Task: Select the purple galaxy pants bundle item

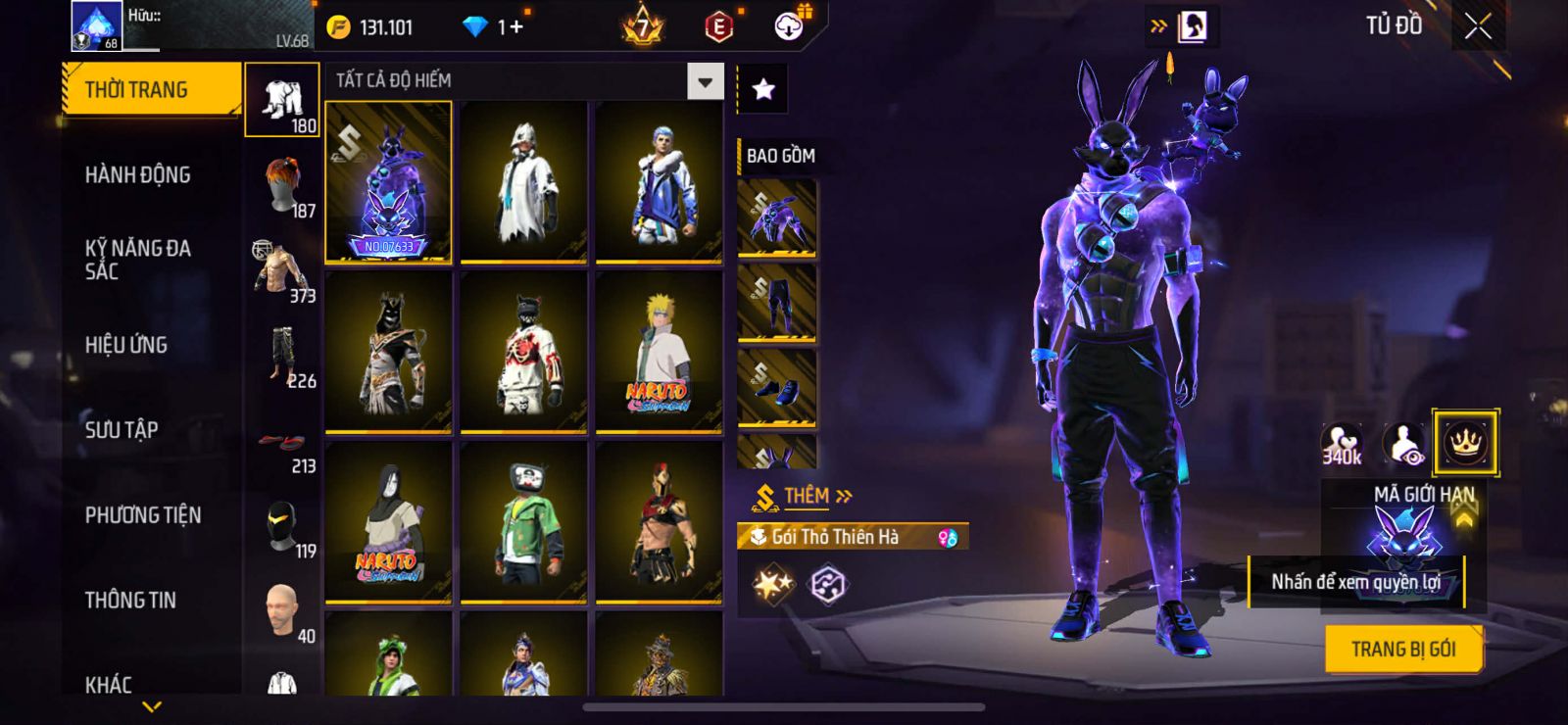Action: [777, 304]
